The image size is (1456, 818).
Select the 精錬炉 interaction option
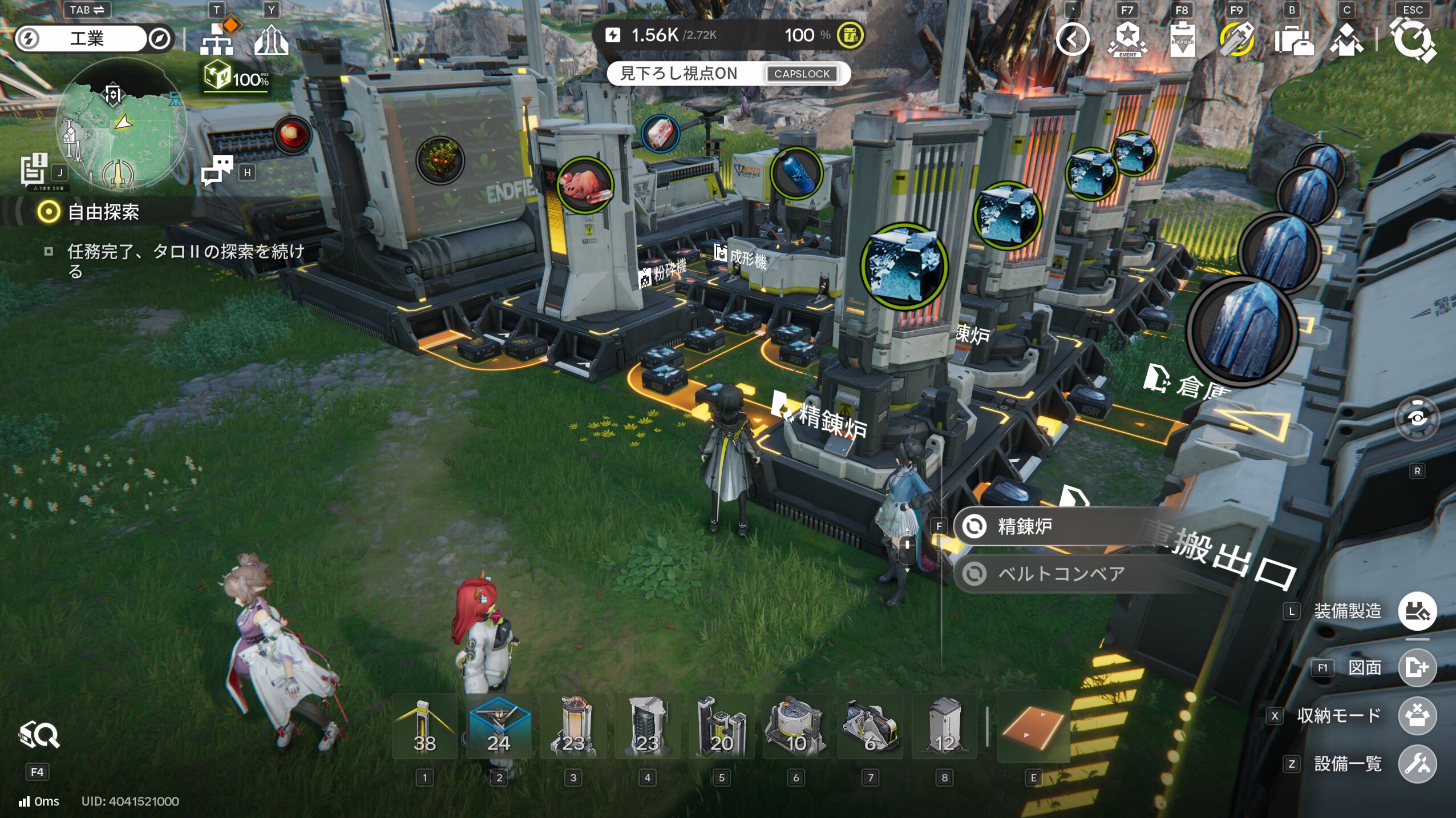click(1025, 526)
